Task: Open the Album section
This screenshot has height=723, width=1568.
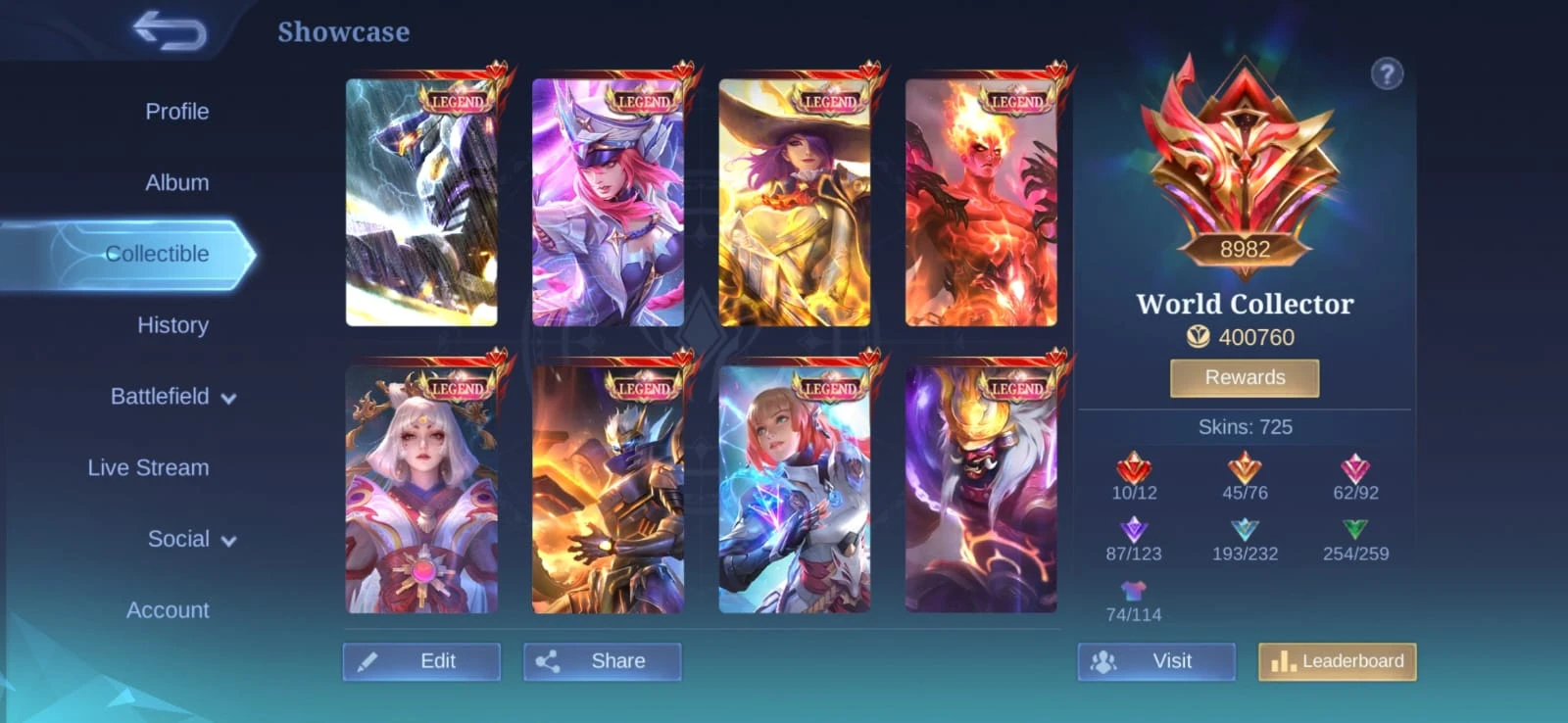Action: [176, 182]
